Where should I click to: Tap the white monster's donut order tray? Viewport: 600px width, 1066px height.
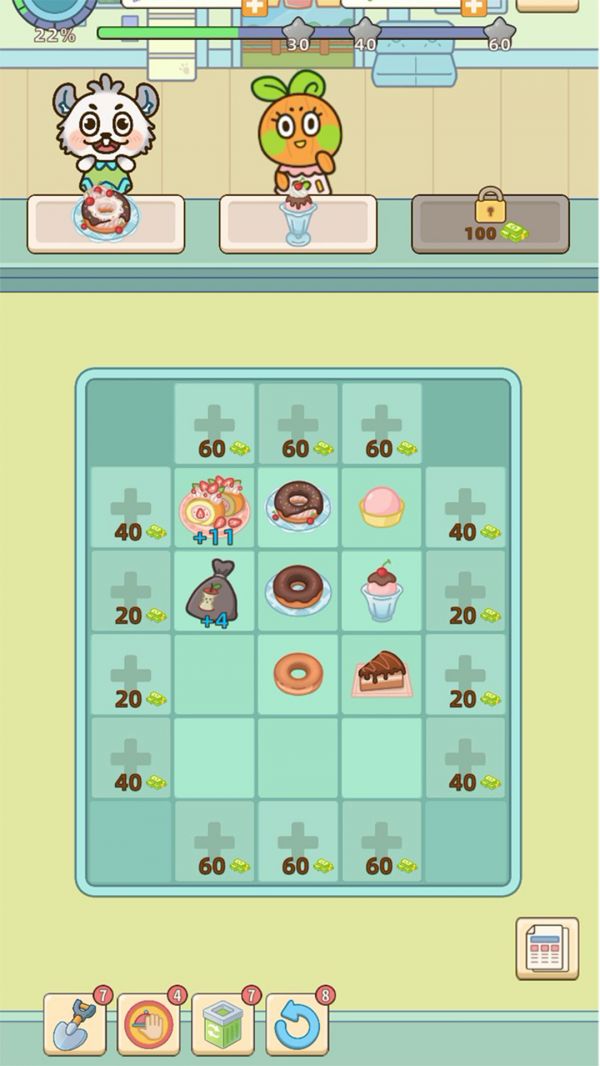click(106, 223)
